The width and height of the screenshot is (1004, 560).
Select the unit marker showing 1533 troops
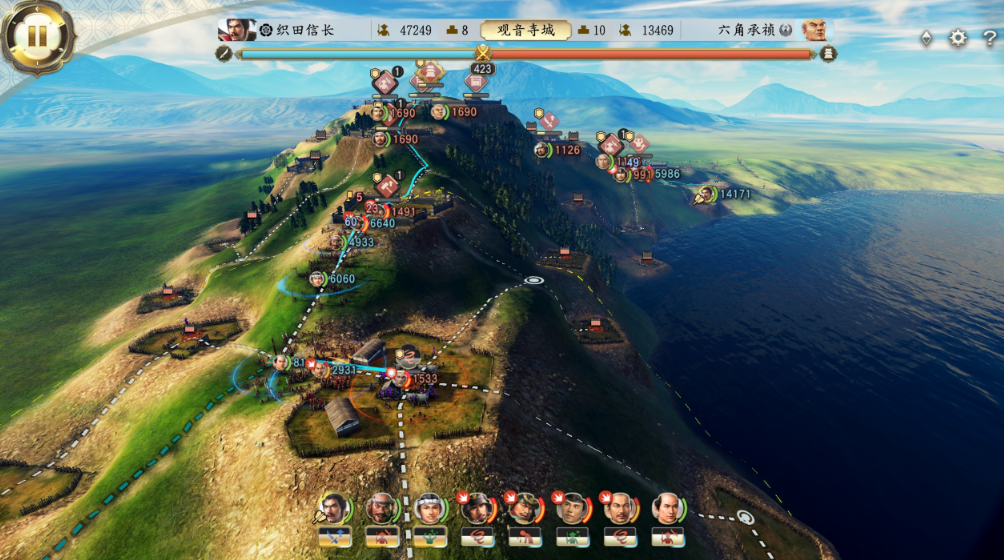(400, 379)
